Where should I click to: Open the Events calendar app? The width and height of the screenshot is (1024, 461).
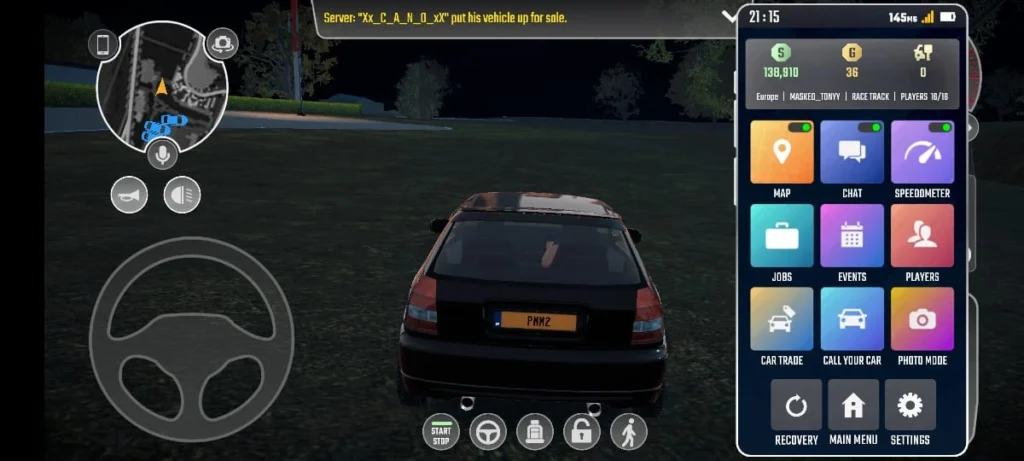852,236
